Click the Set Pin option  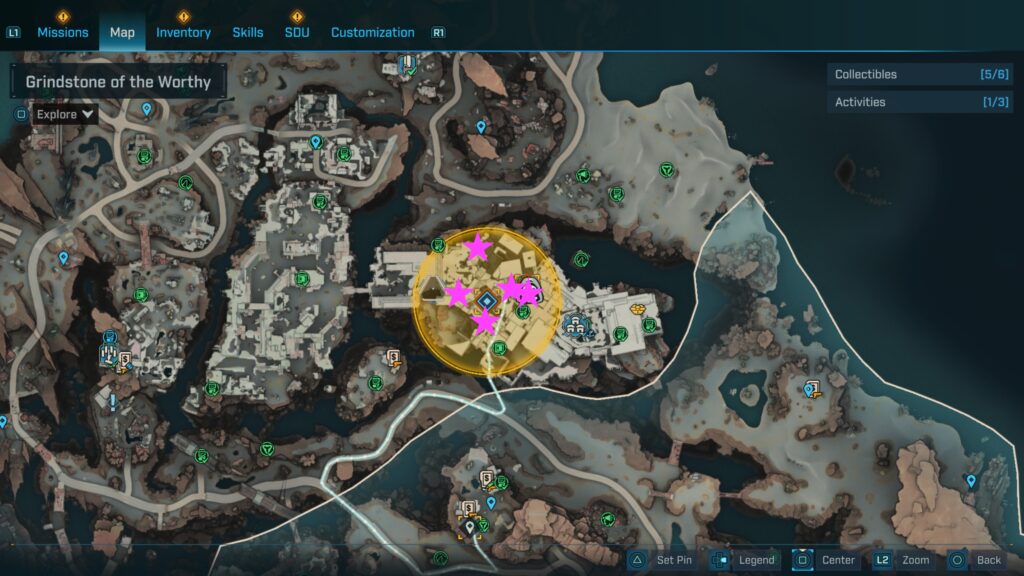point(660,560)
